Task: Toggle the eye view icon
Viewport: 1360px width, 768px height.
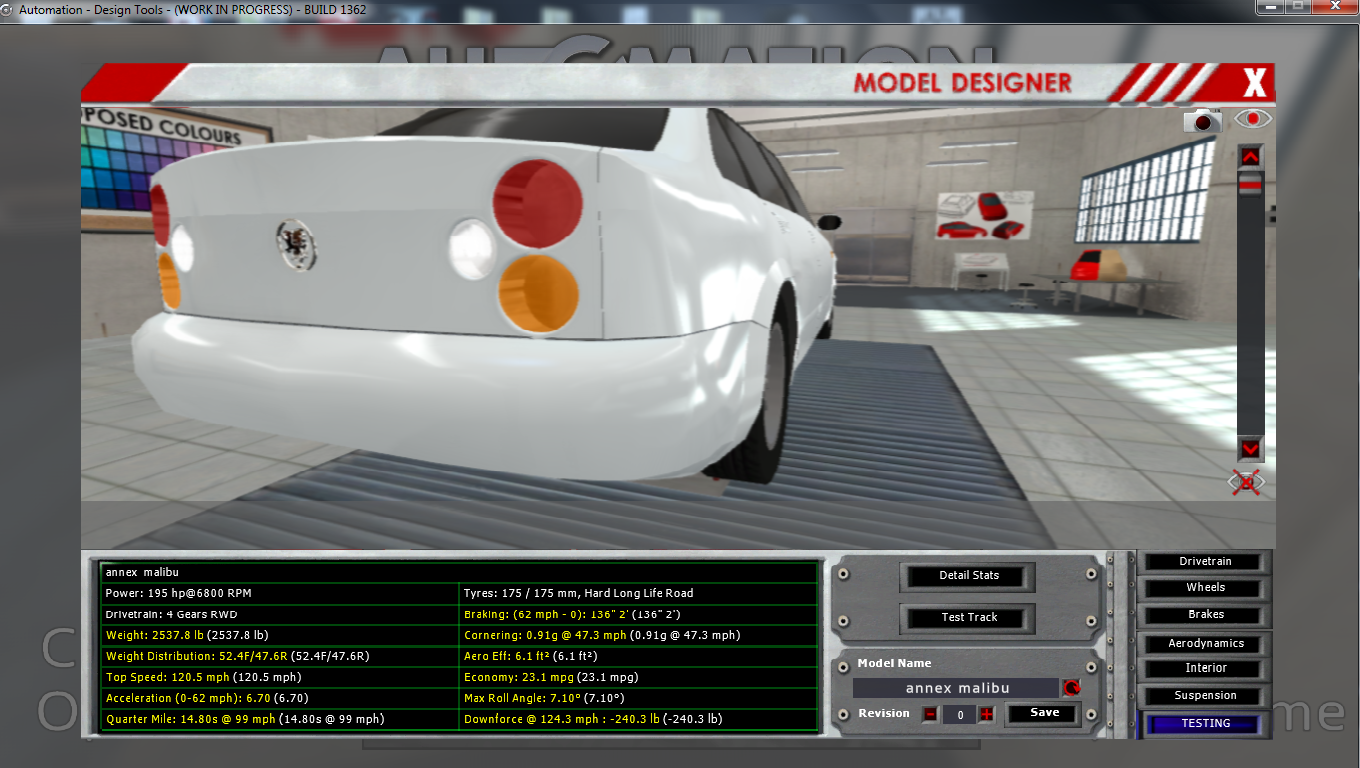Action: pos(1252,119)
